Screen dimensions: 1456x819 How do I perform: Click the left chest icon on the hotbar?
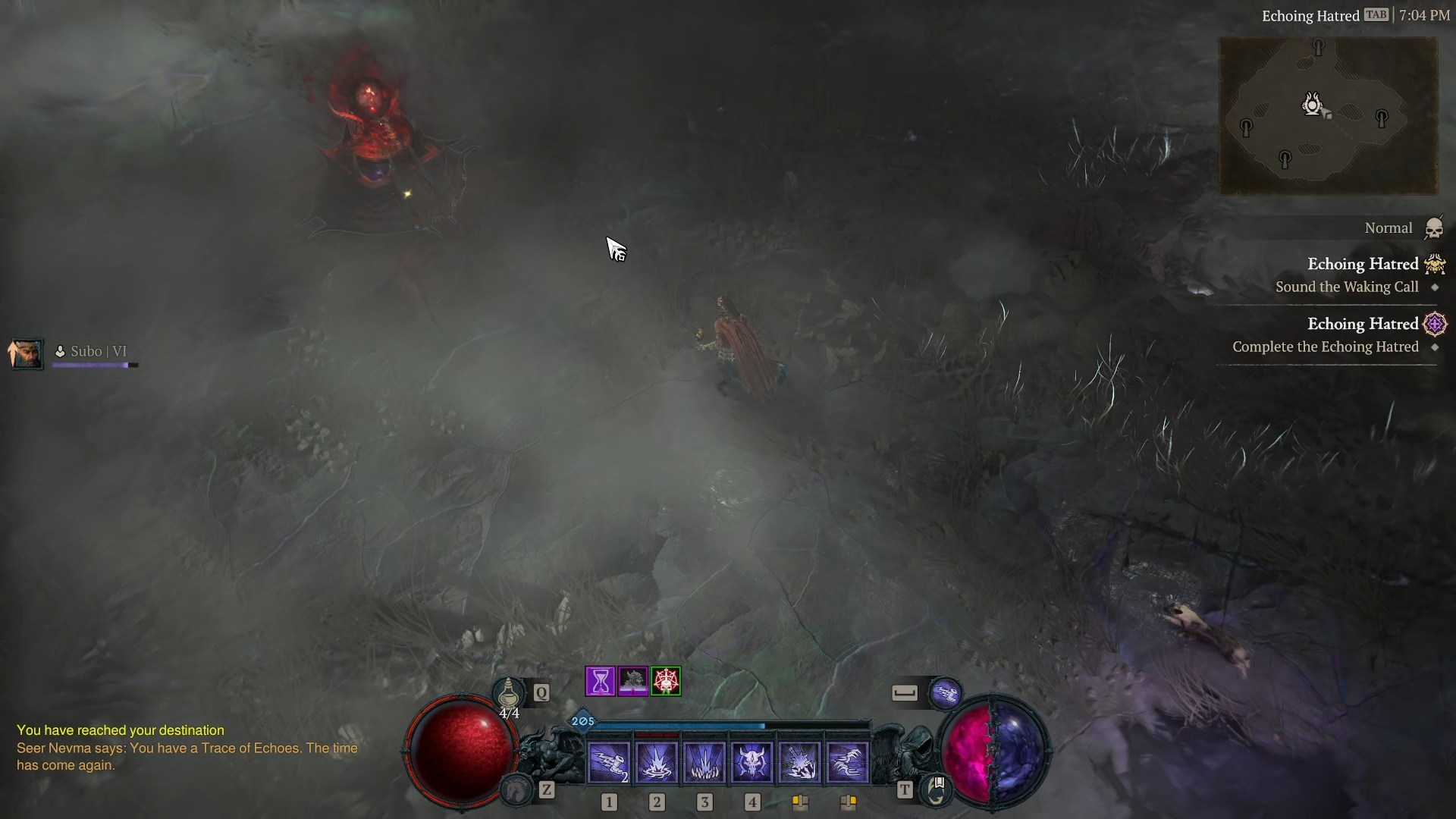coord(801,802)
